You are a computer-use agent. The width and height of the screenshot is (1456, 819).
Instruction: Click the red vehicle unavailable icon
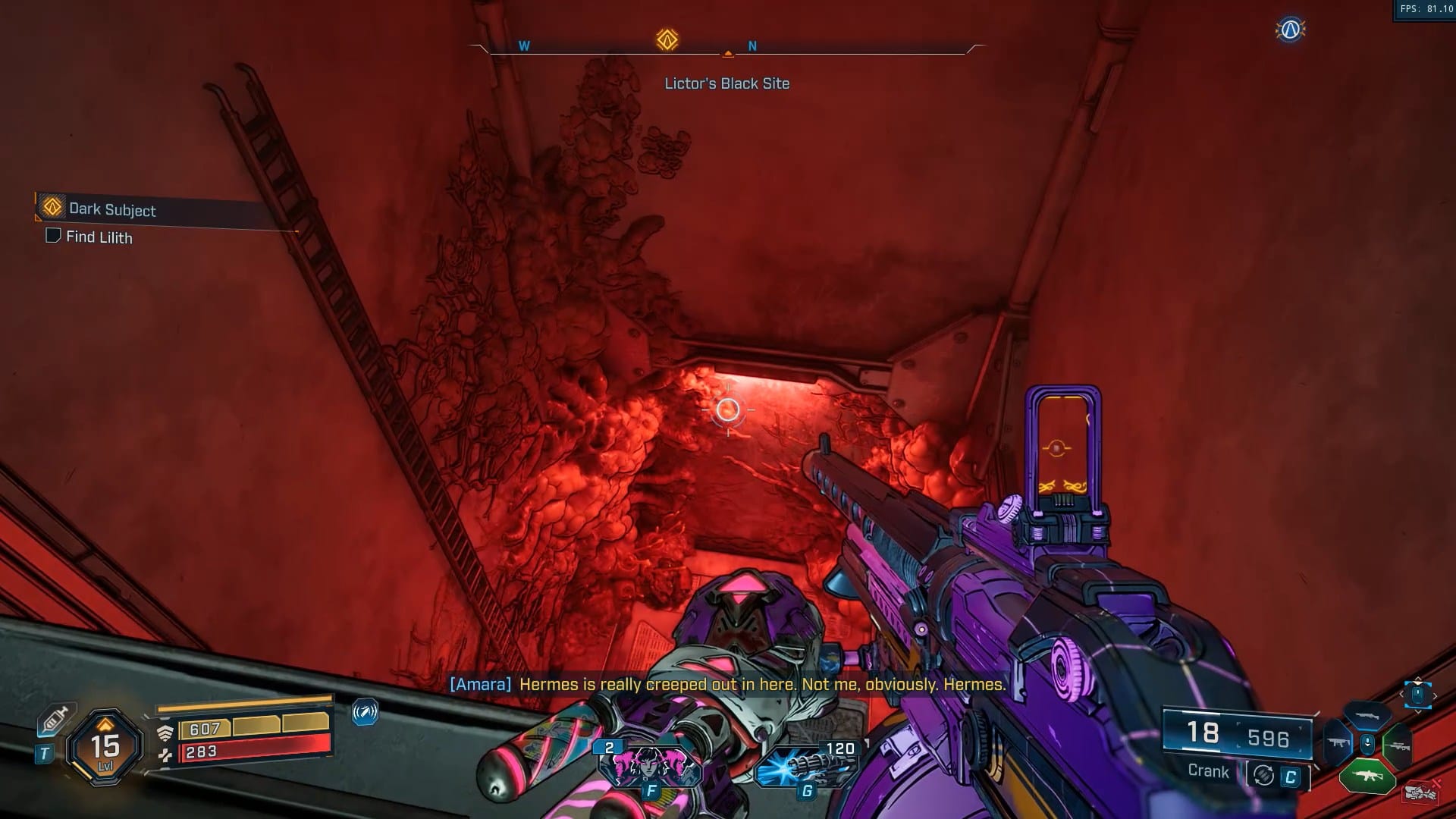1420,792
